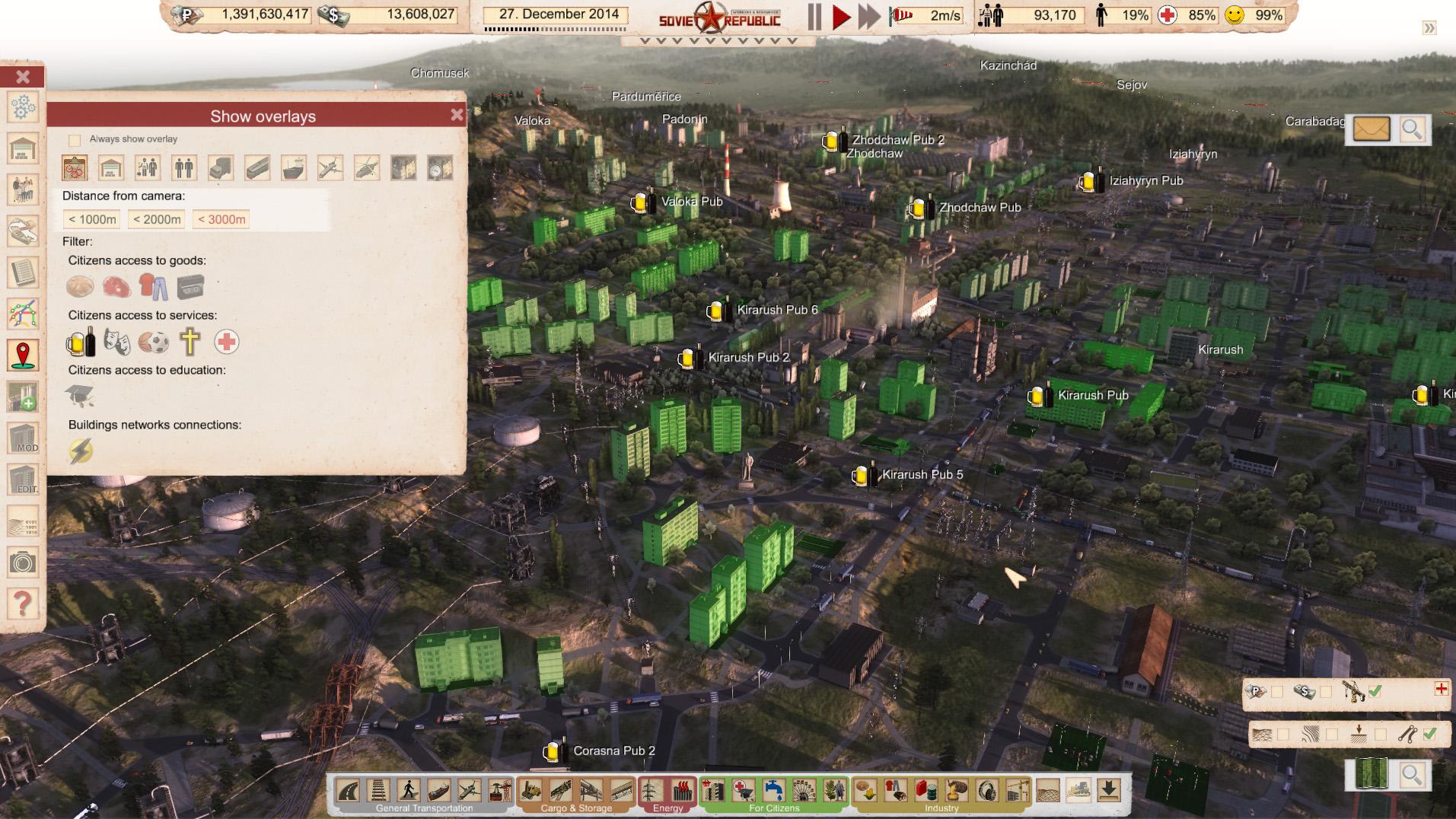
Task: Show education access with graduation cap
Action: pos(80,396)
